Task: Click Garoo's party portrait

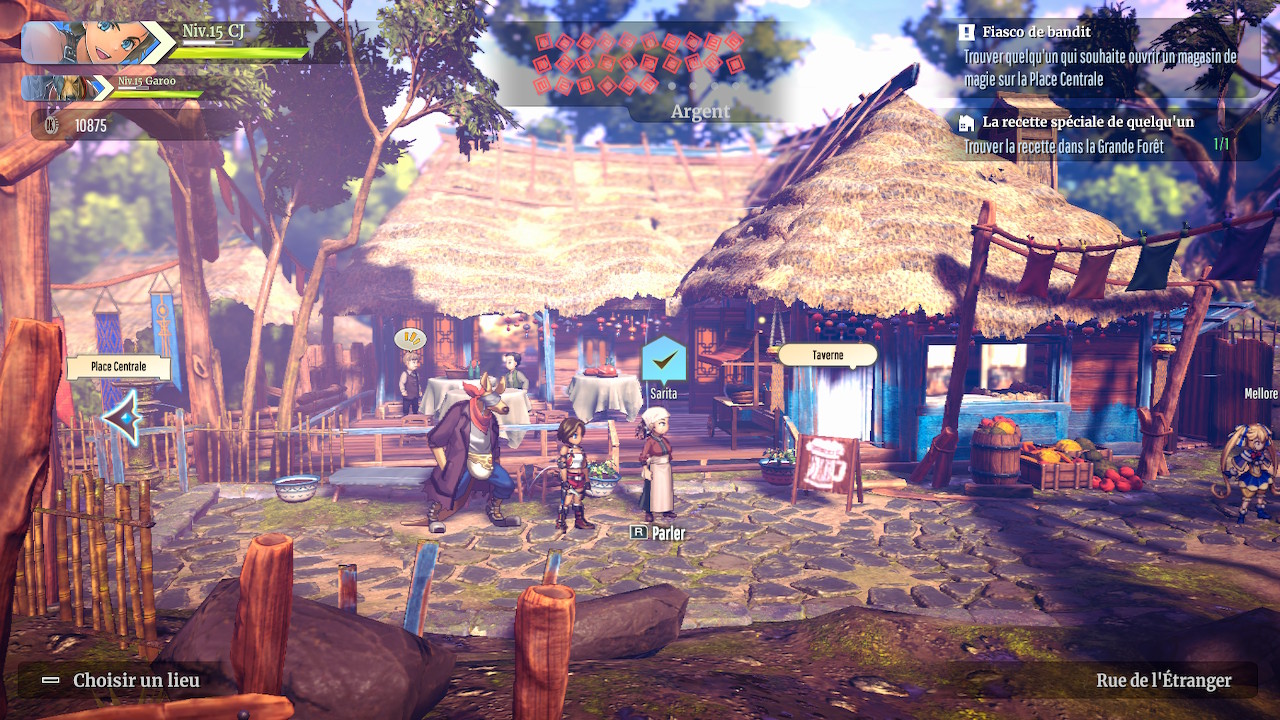Action: coord(62,88)
